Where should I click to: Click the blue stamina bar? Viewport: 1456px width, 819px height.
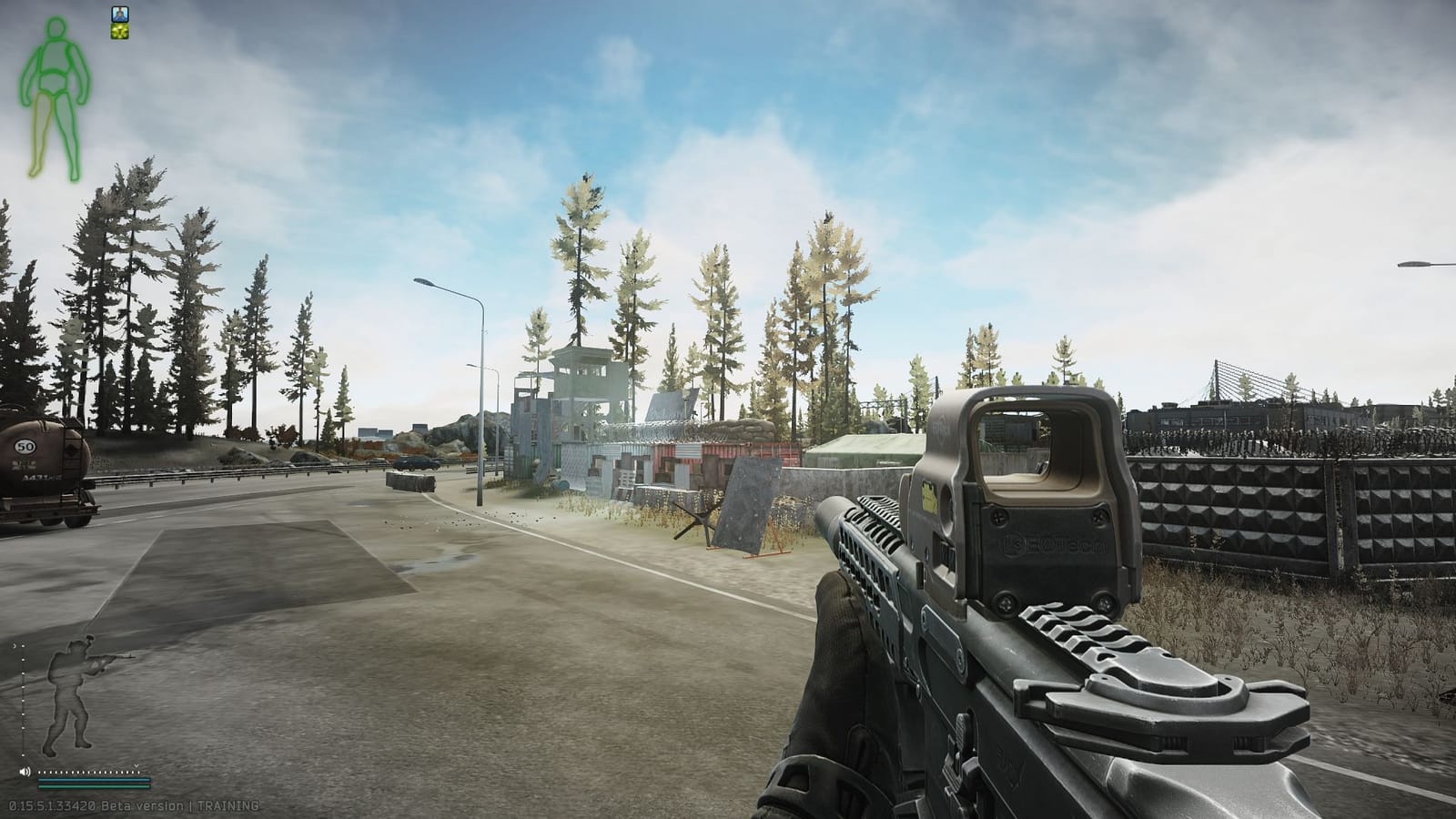[x=93, y=780]
